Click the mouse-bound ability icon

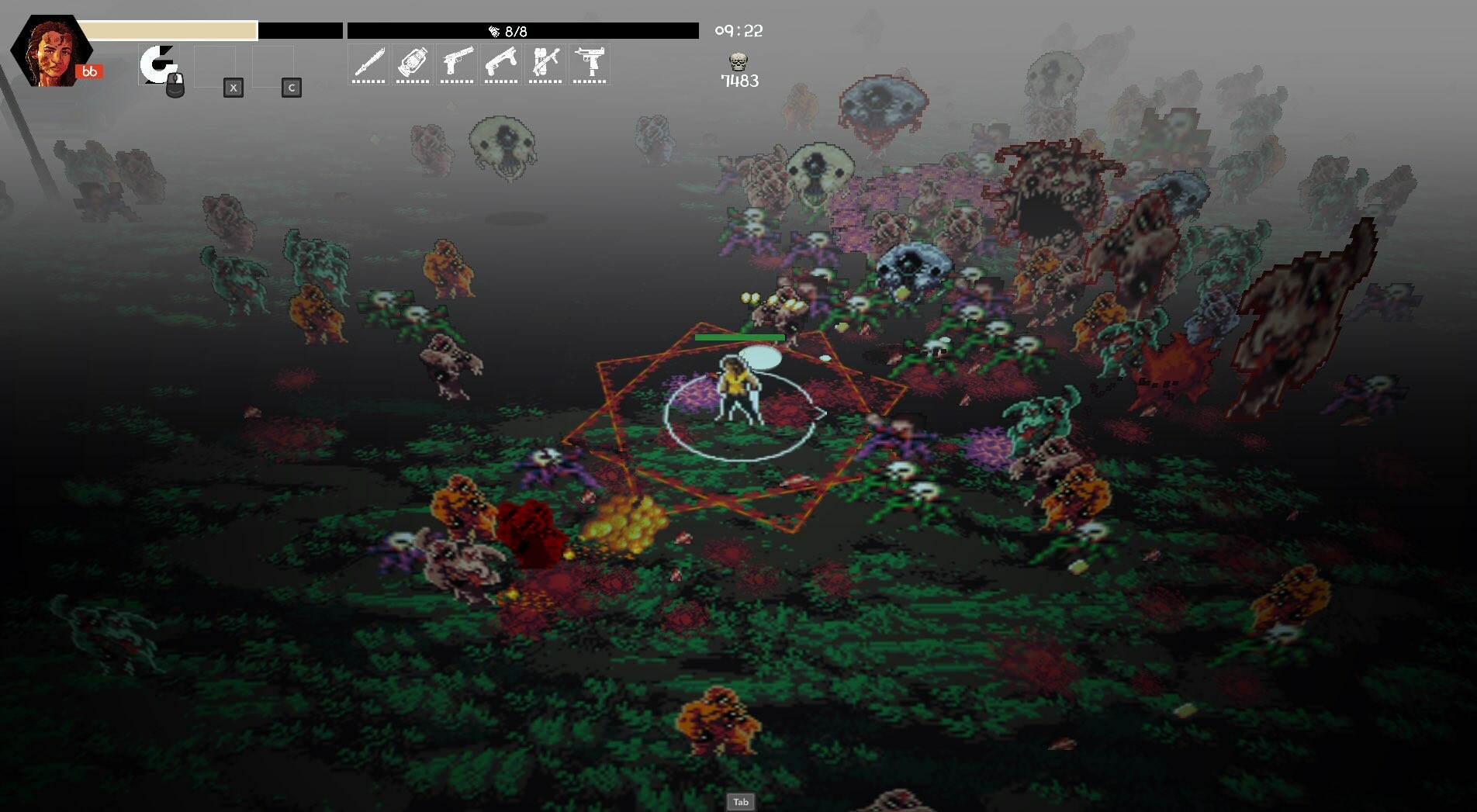tap(161, 66)
